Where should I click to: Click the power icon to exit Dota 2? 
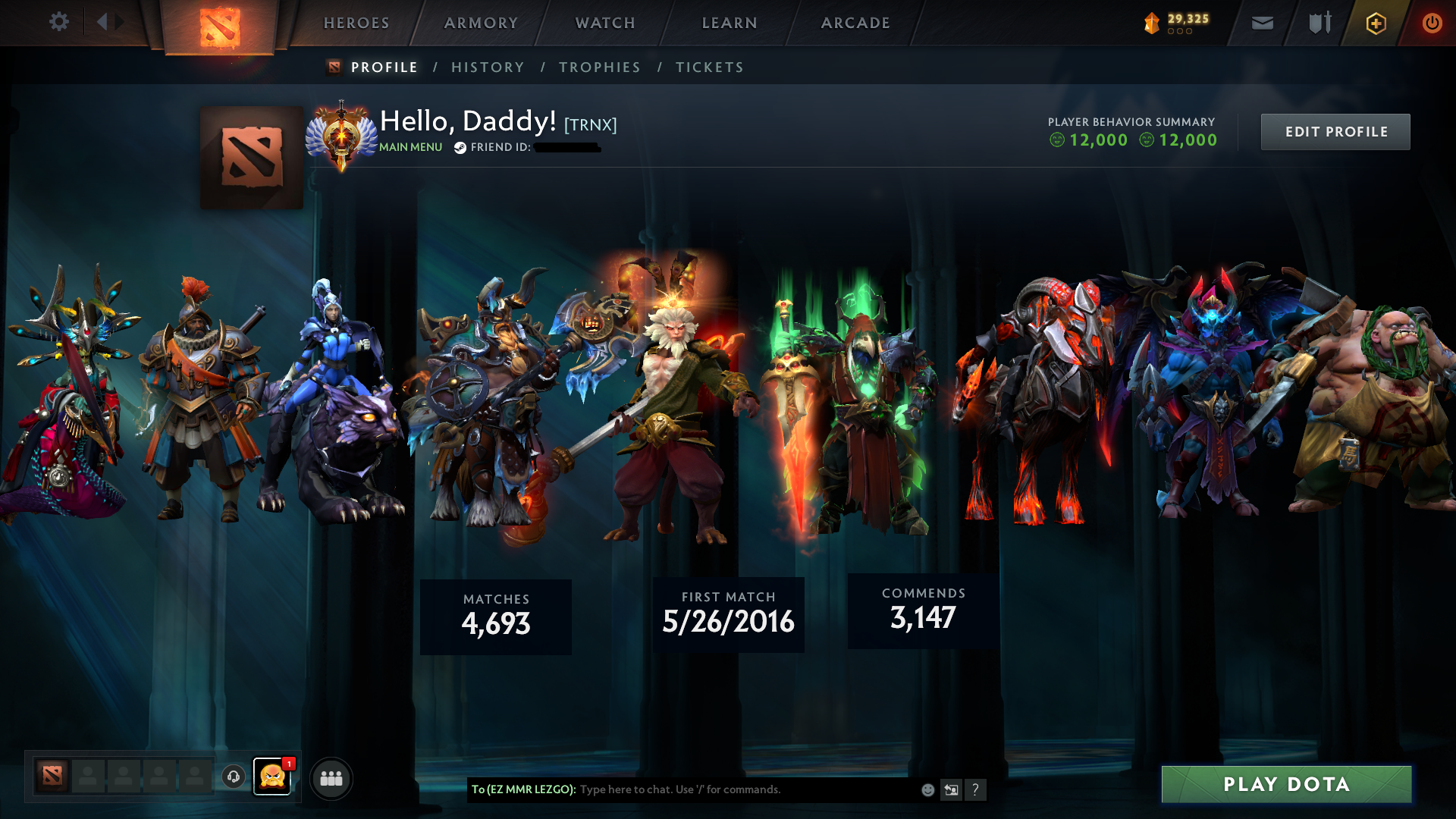coord(1432,23)
